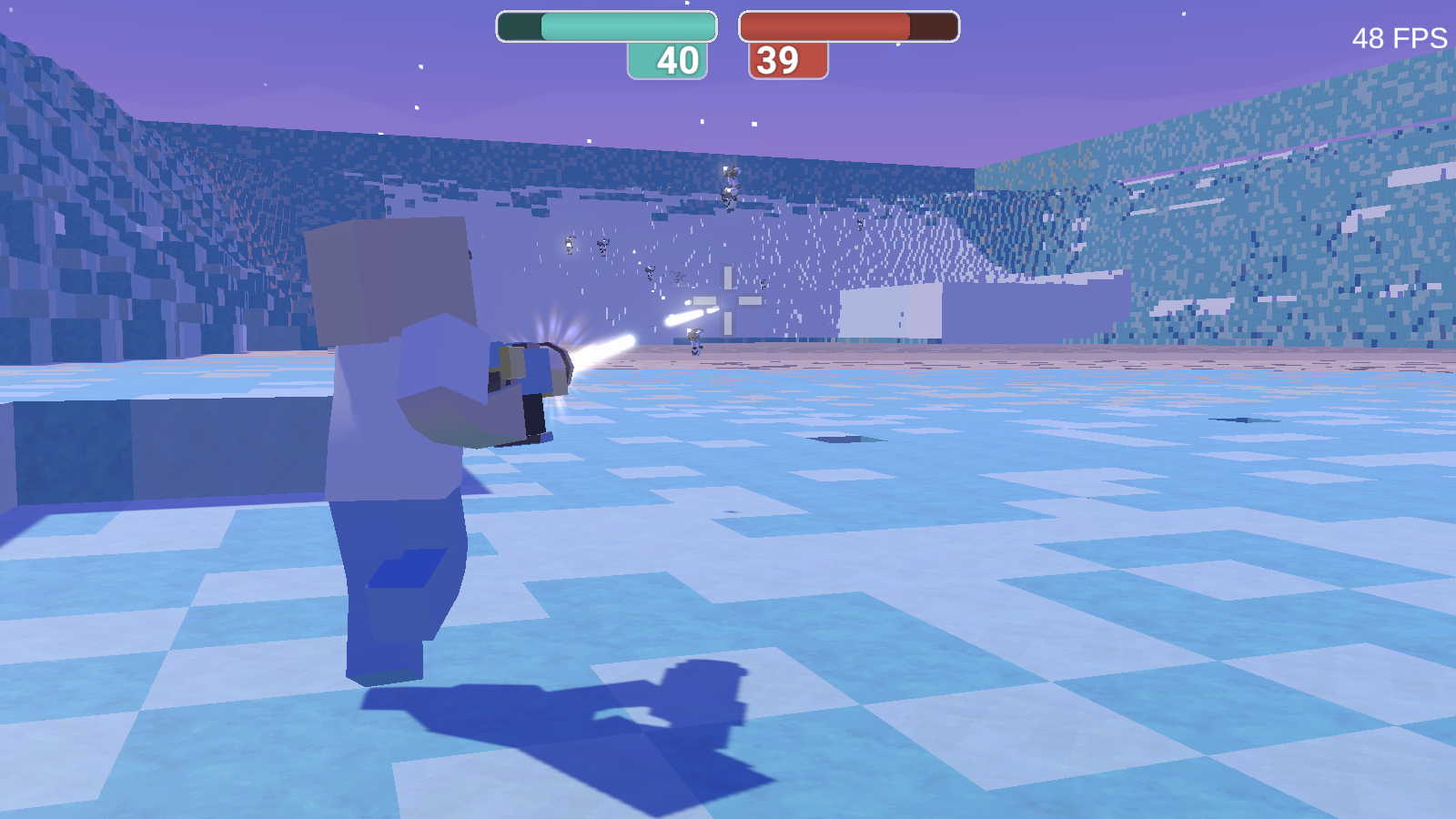Select the crosshair in the arena center
The width and height of the screenshot is (1456, 819).
[728, 300]
